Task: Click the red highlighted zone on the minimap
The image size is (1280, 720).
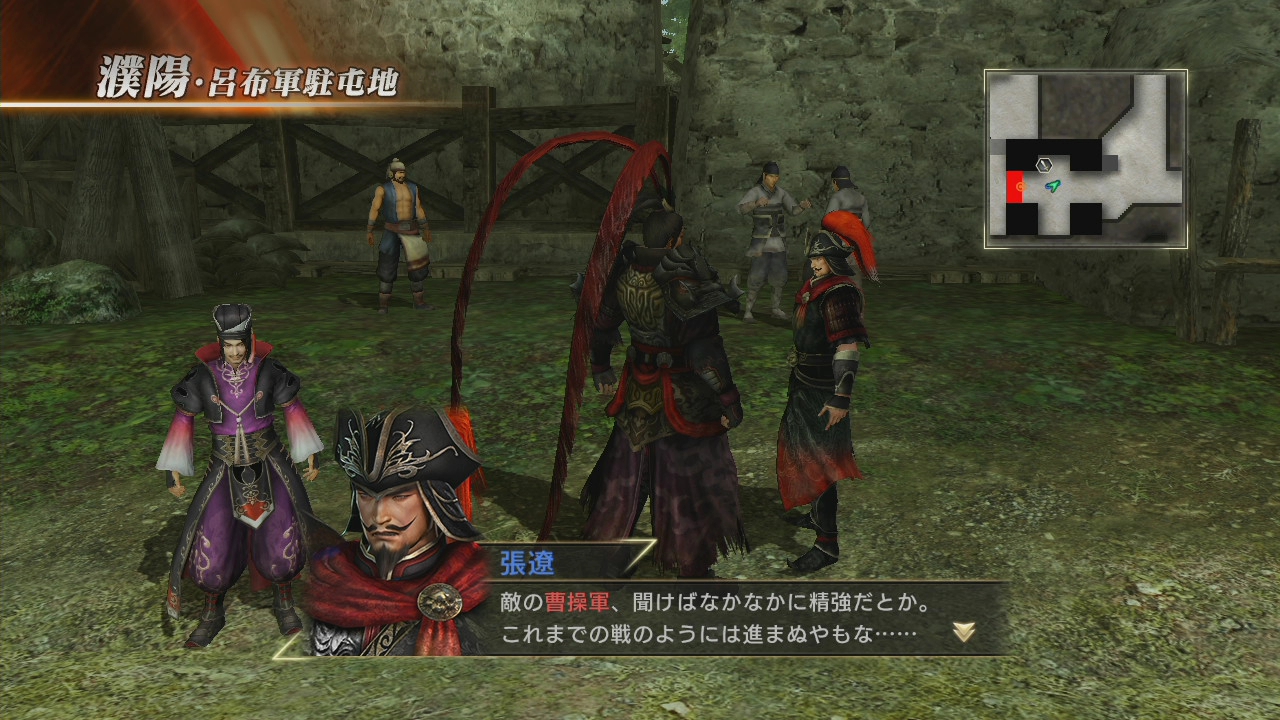Action: (x=1015, y=186)
